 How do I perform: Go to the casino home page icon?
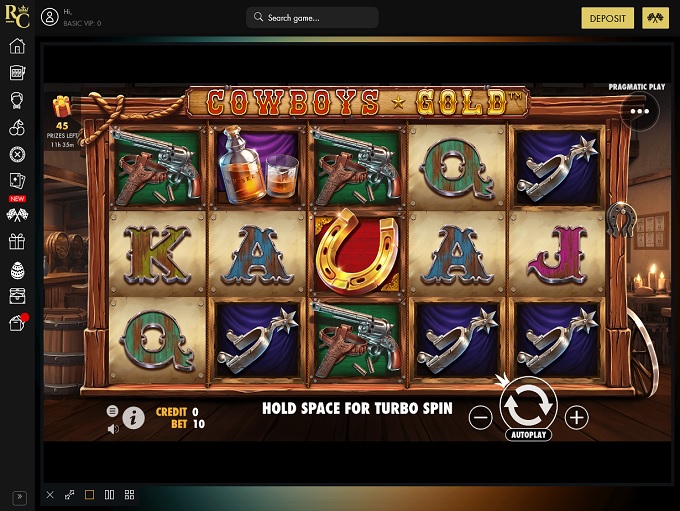click(17, 46)
